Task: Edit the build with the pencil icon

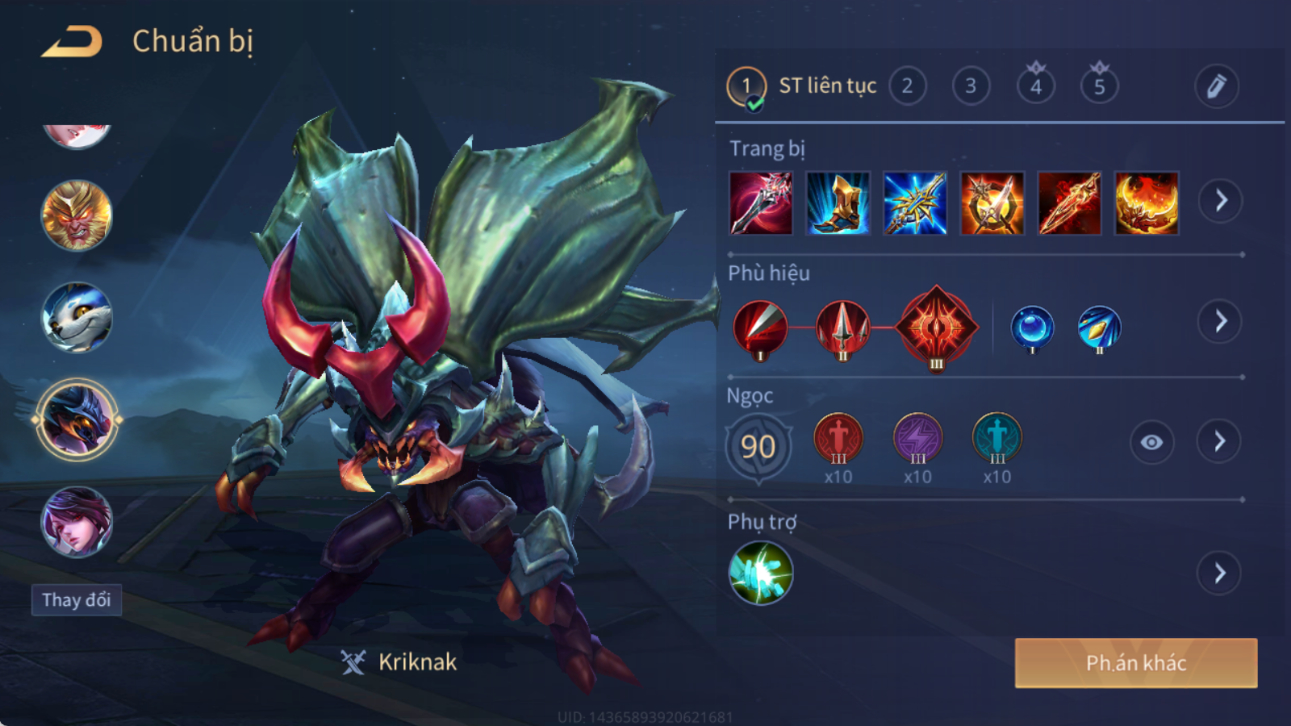Action: [1216, 87]
